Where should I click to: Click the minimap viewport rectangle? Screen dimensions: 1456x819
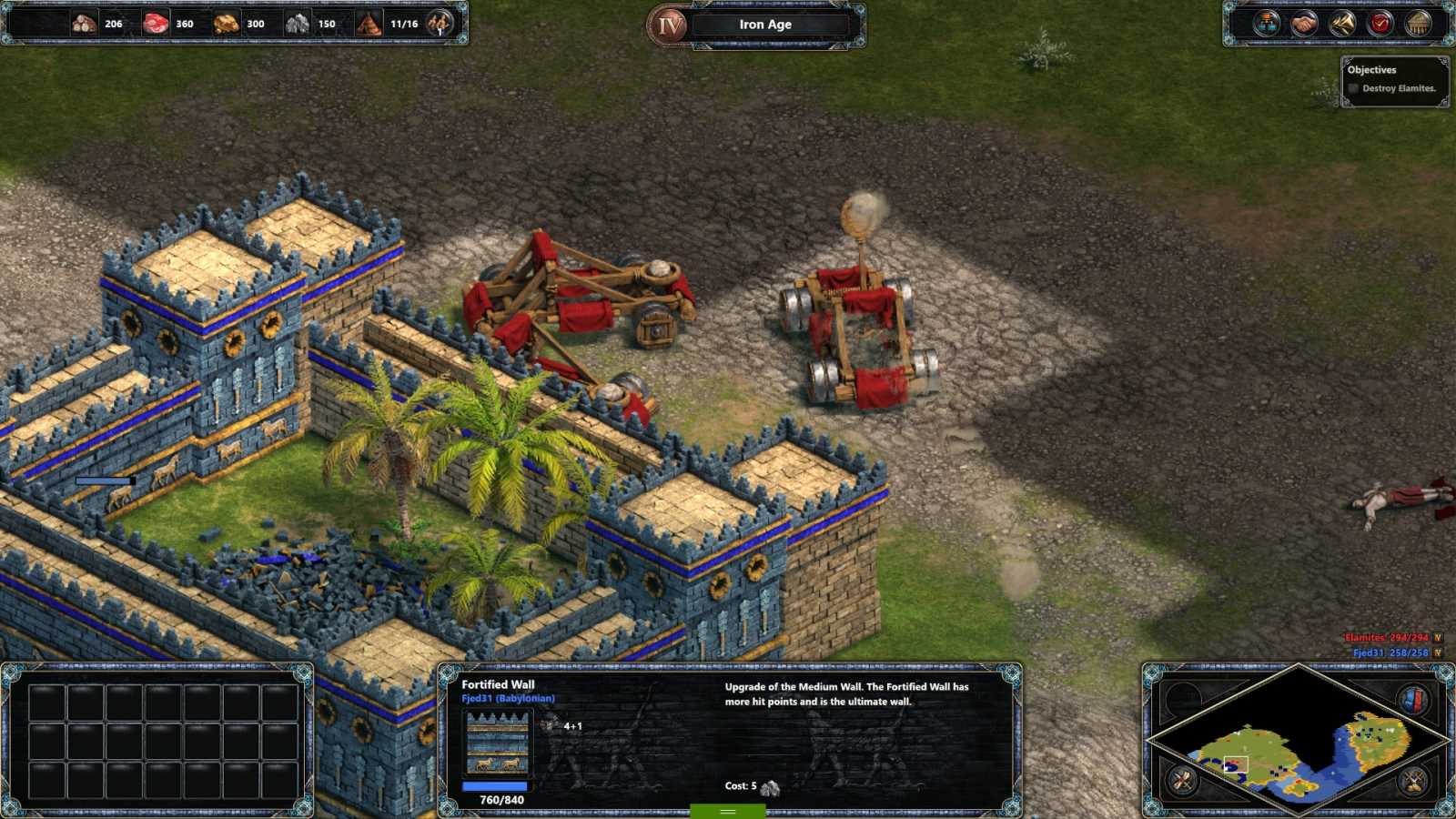point(1236,764)
